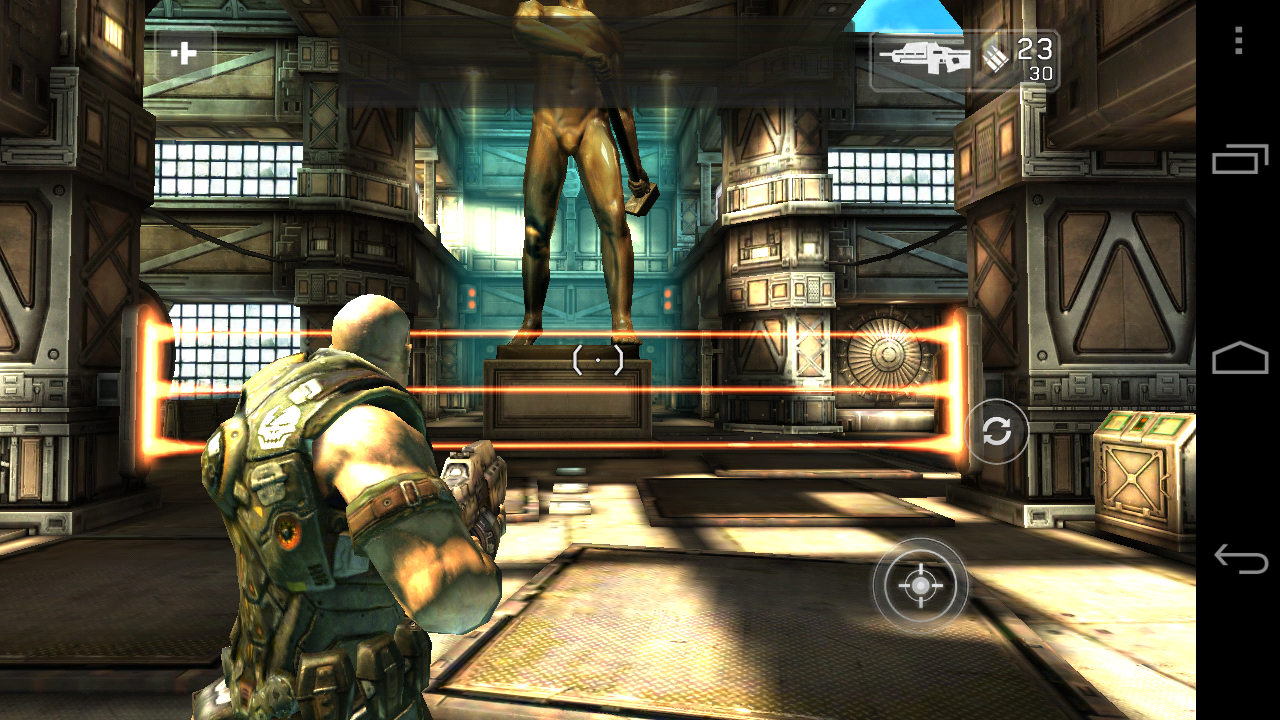Open the pause menu button
The image size is (1280, 720).
click(185, 54)
